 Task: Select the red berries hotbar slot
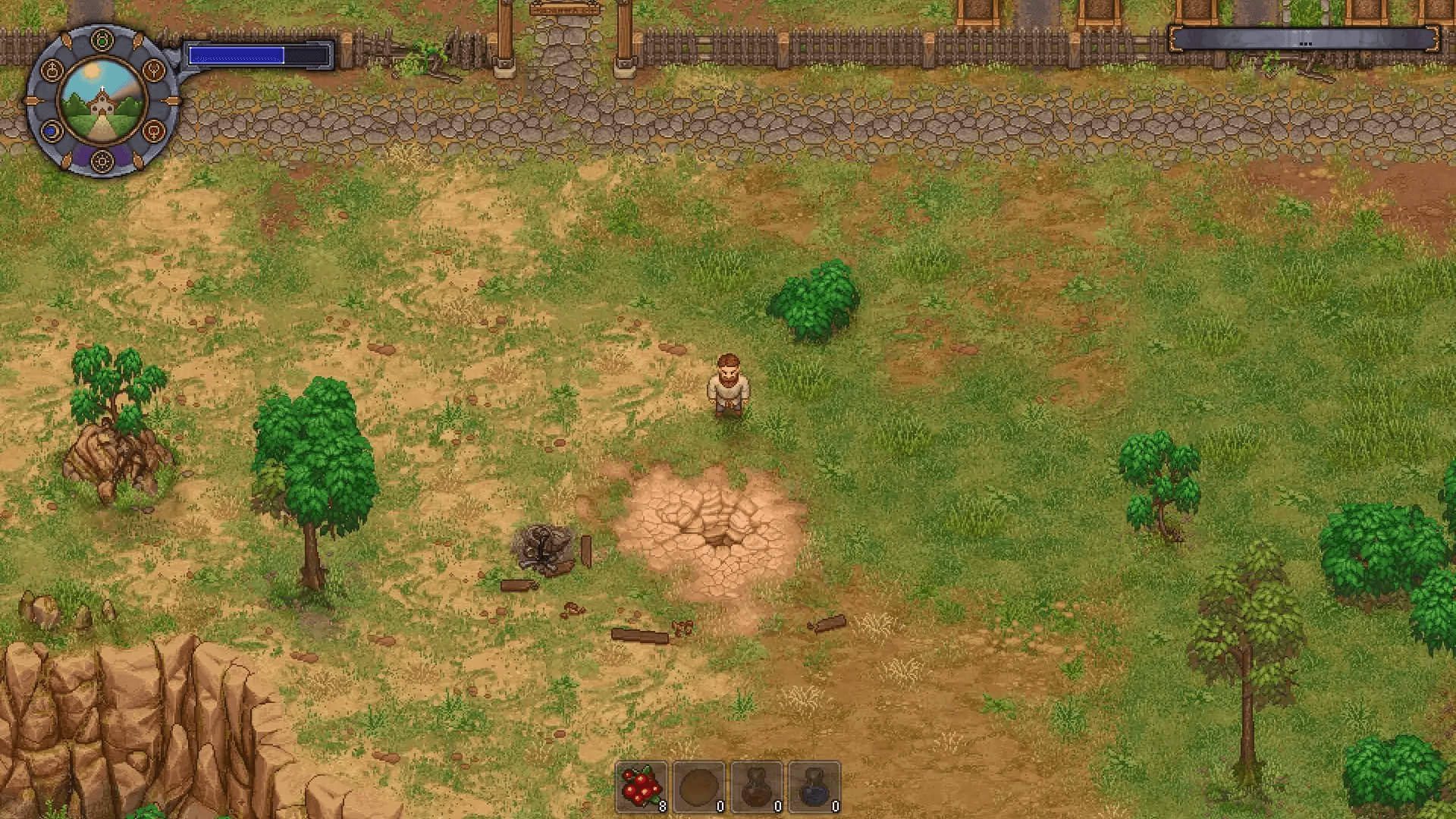[x=642, y=788]
